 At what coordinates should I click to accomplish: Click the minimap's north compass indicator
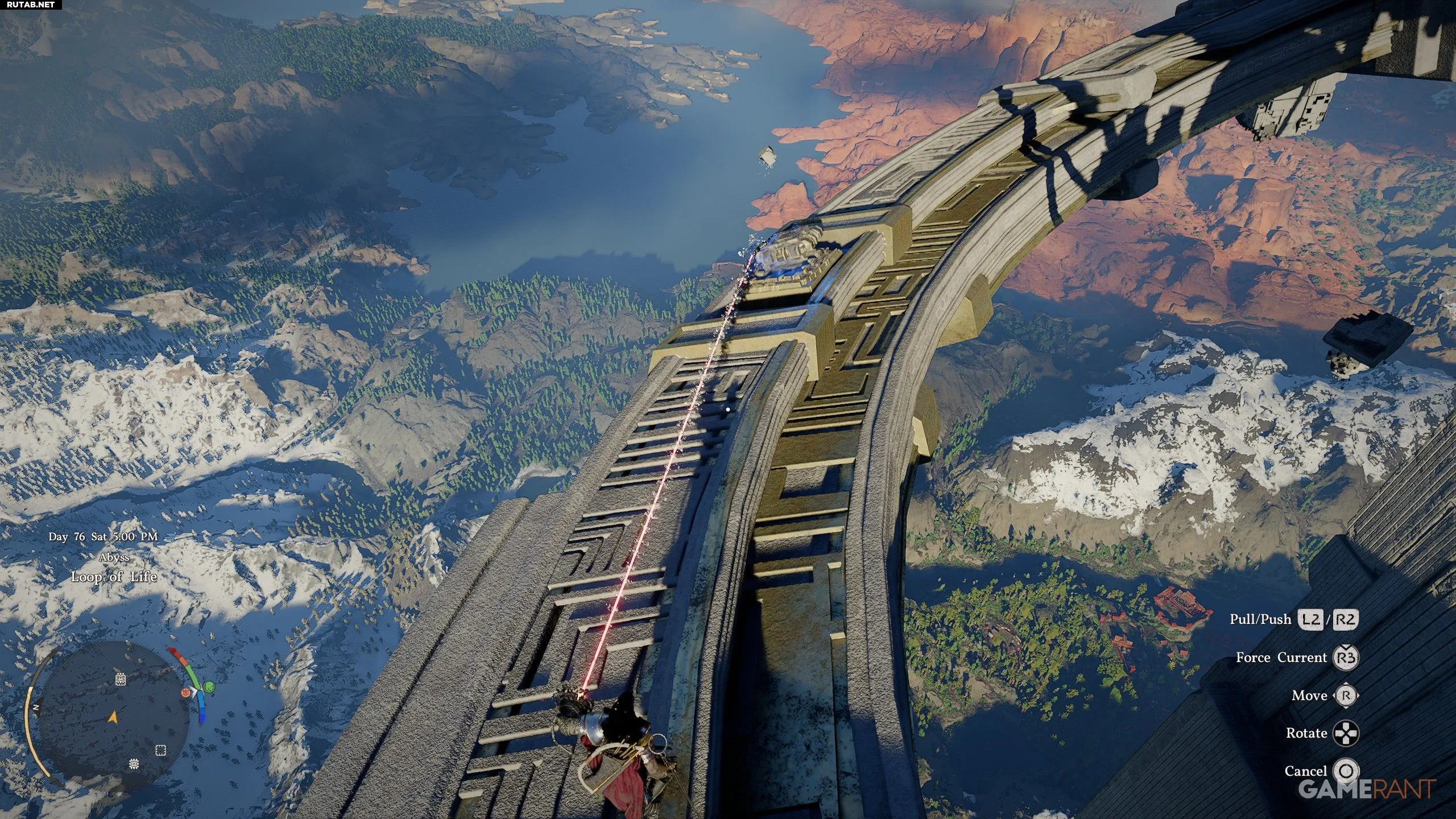pos(36,708)
